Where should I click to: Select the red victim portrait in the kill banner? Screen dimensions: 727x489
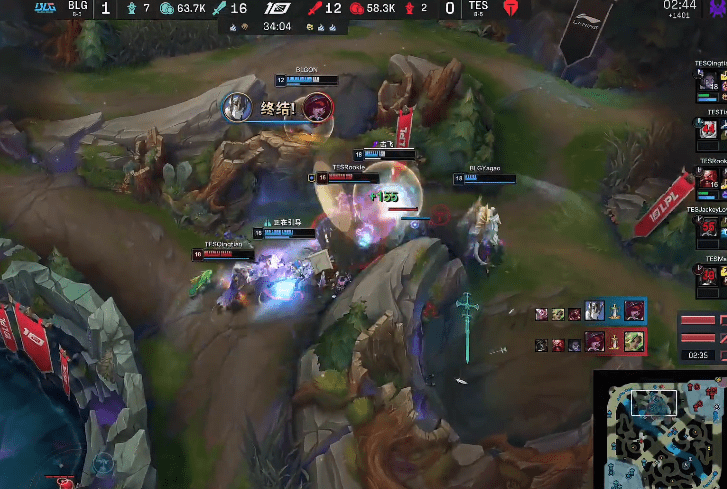318,106
